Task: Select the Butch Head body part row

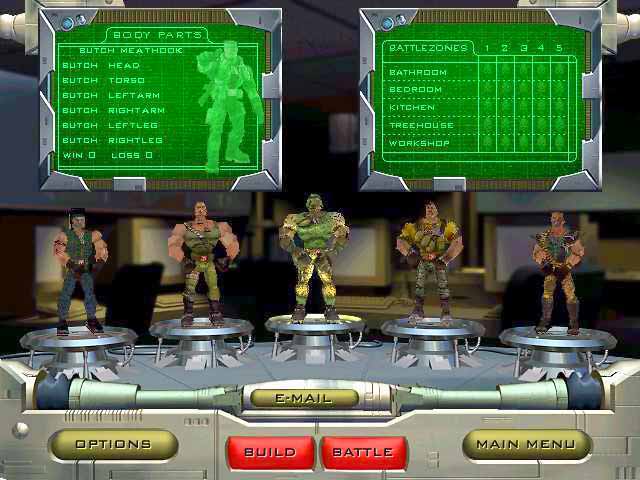Action: coord(101,65)
